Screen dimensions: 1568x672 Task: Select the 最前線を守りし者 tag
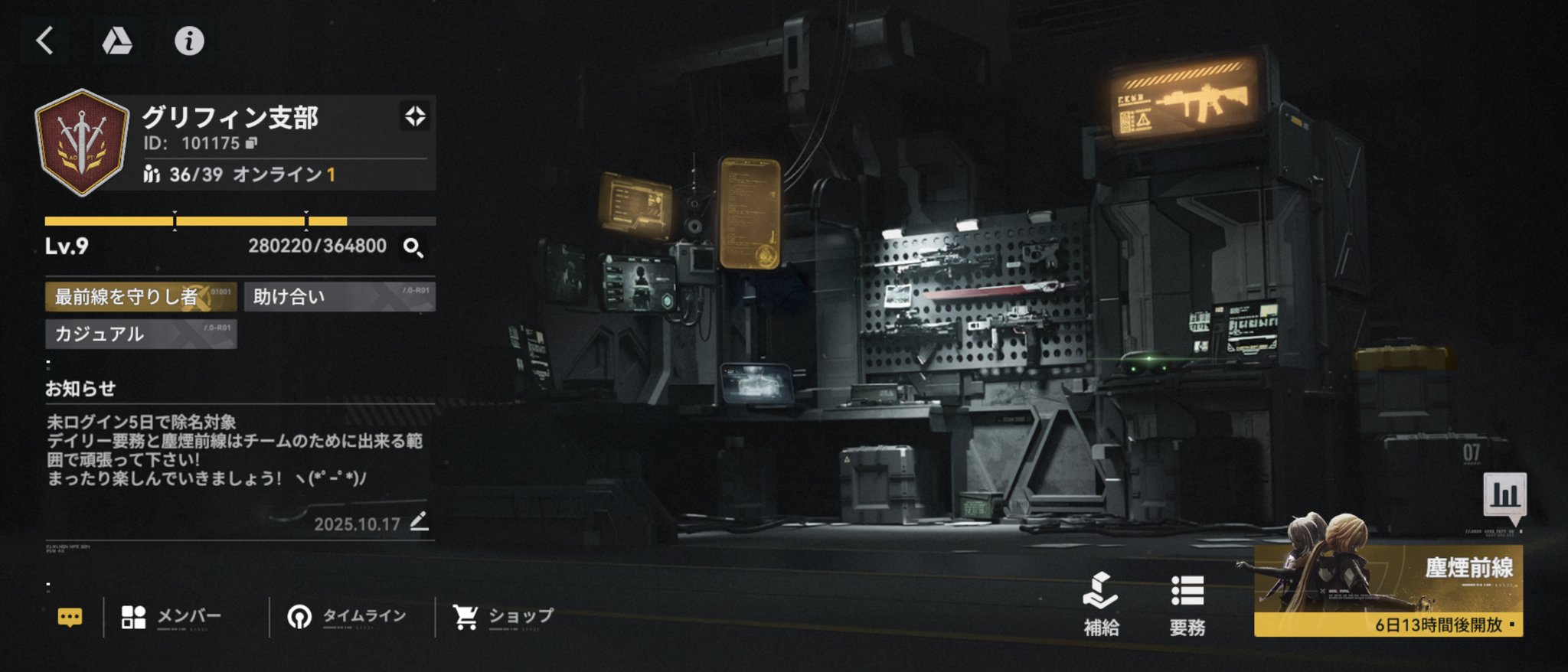[140, 297]
